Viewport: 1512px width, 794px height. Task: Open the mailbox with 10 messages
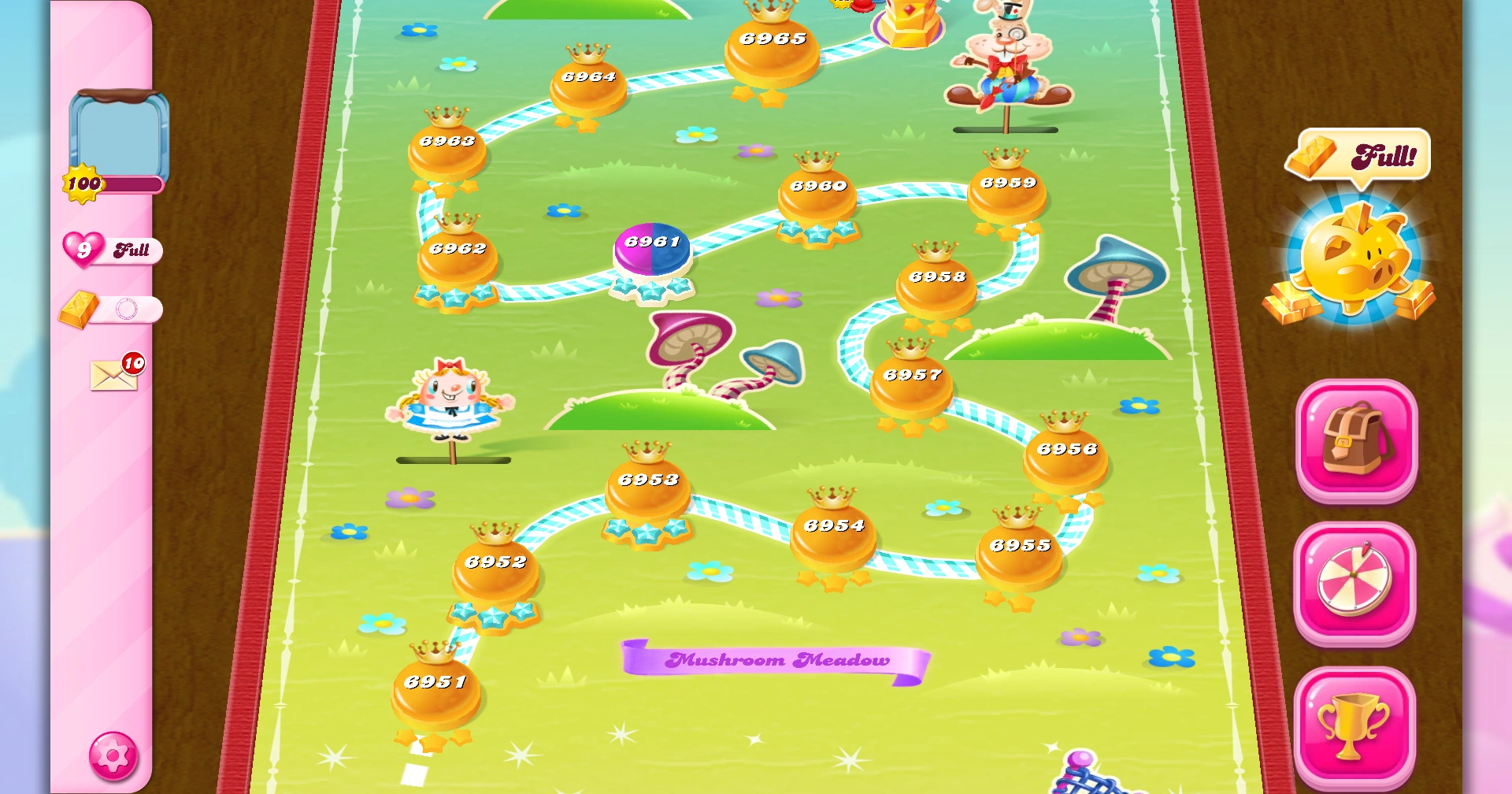click(113, 373)
